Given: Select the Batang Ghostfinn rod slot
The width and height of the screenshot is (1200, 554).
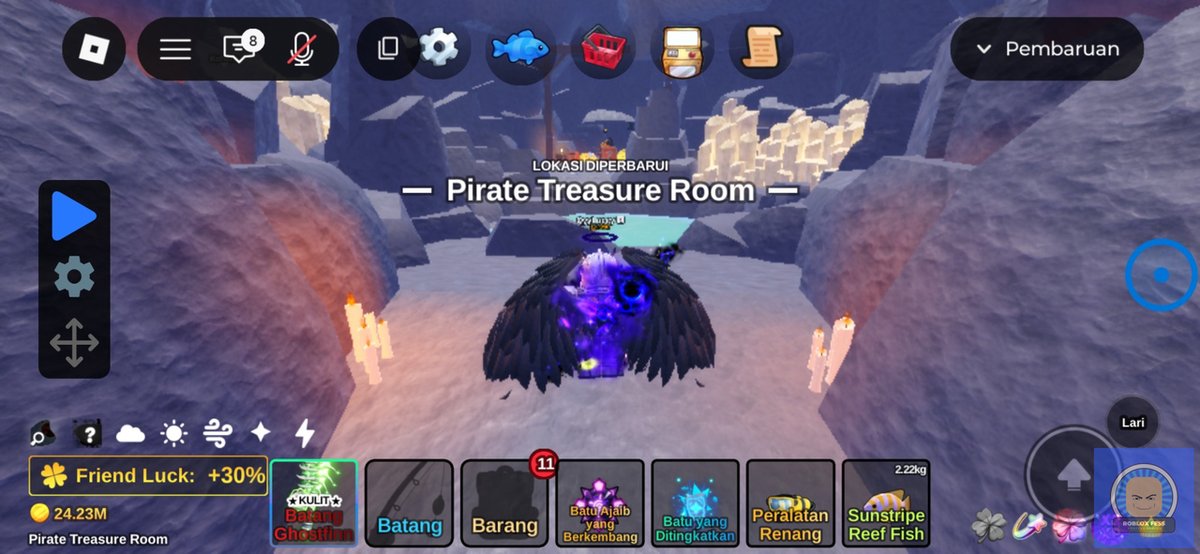Looking at the screenshot, I should pos(314,503).
